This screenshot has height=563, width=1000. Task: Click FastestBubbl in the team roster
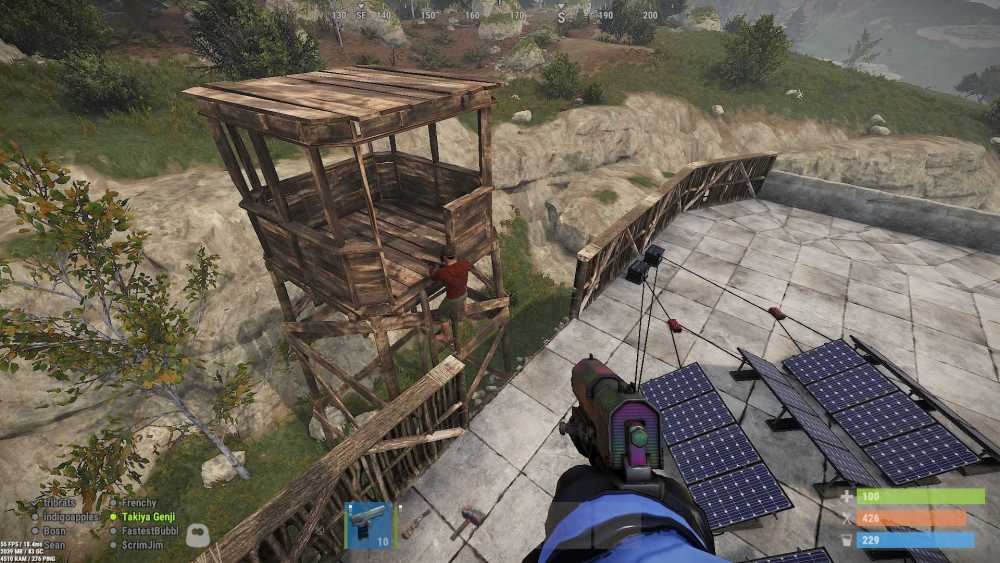click(149, 530)
